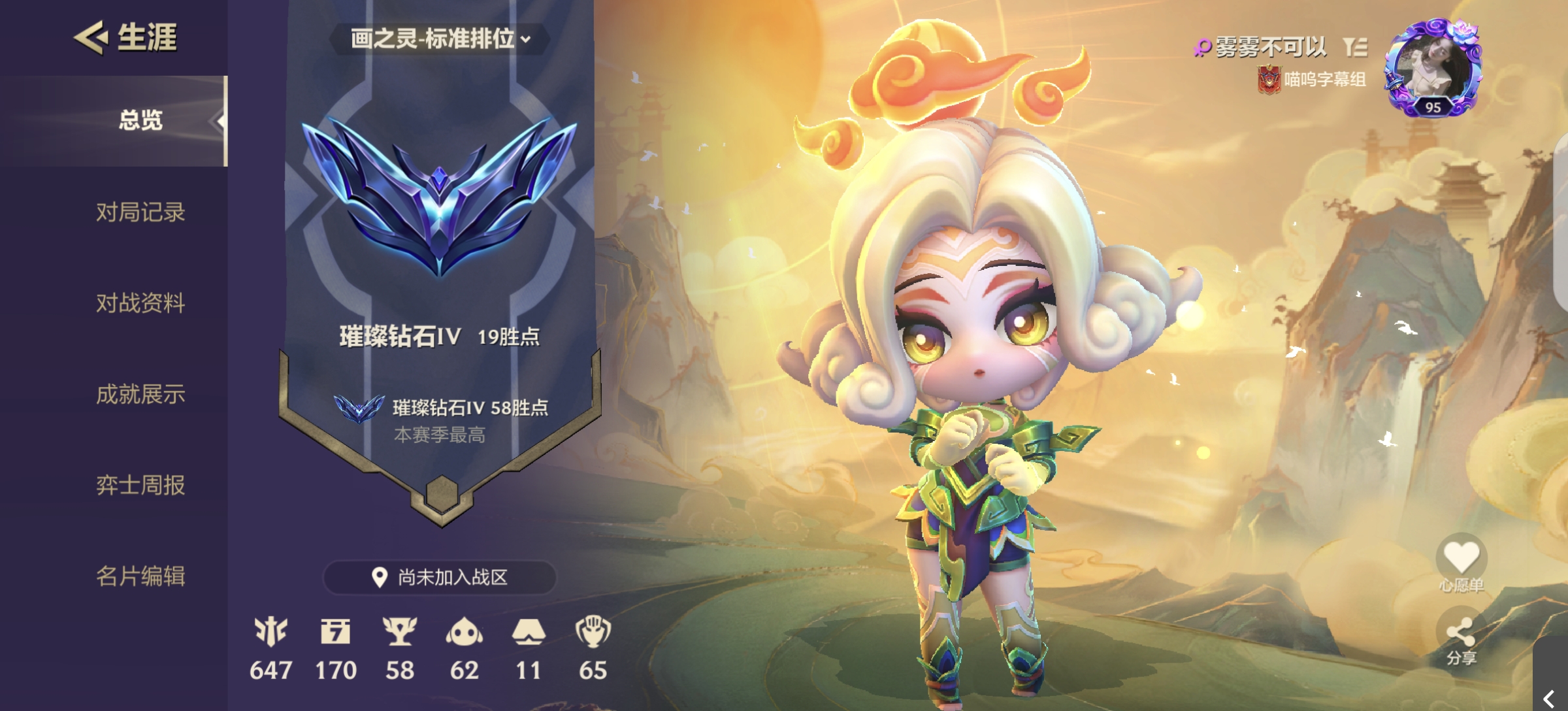
Task: Select the Diamond rank emblem
Action: tap(440, 196)
